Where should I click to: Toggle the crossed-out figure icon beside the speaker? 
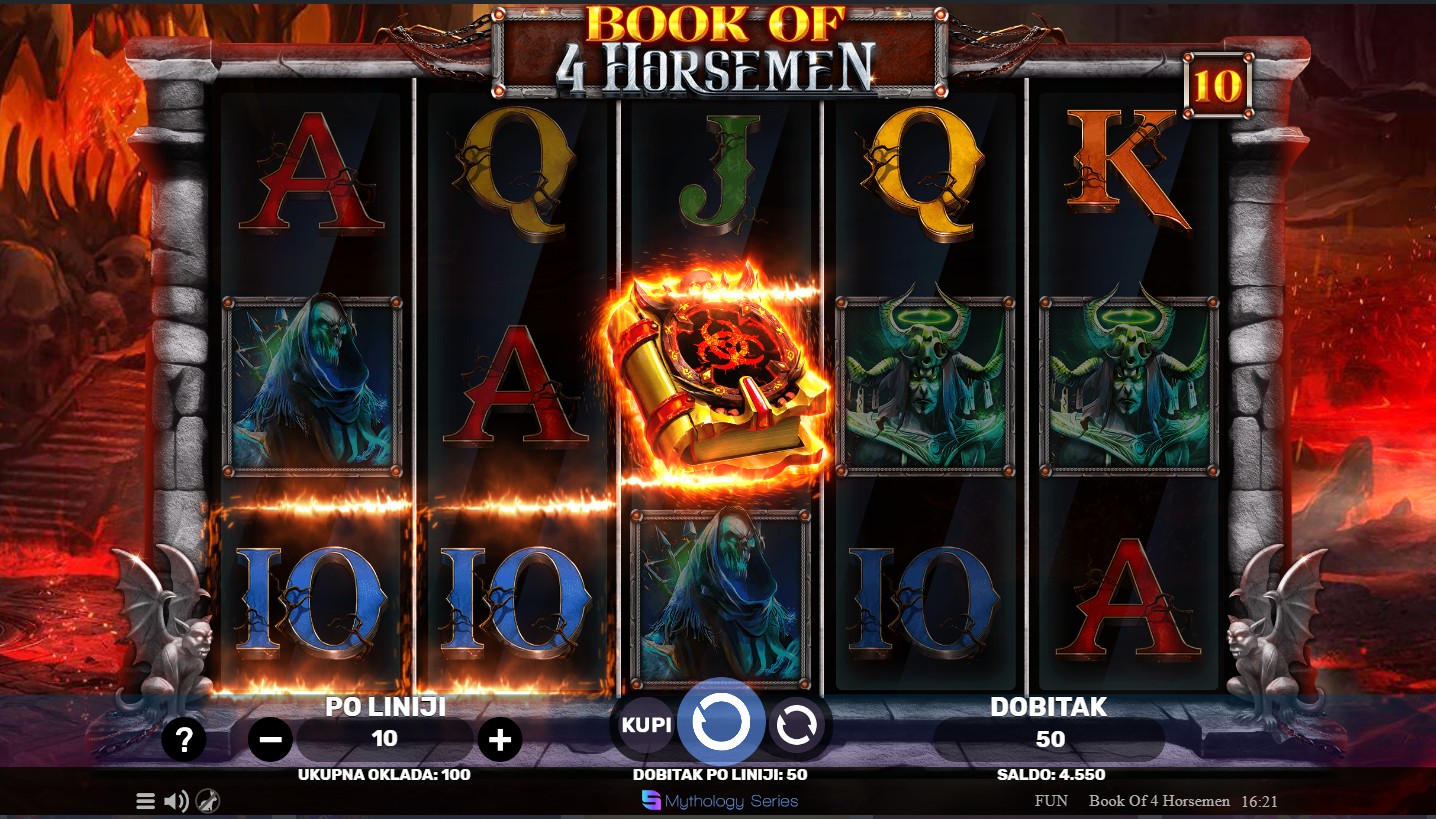coord(208,801)
